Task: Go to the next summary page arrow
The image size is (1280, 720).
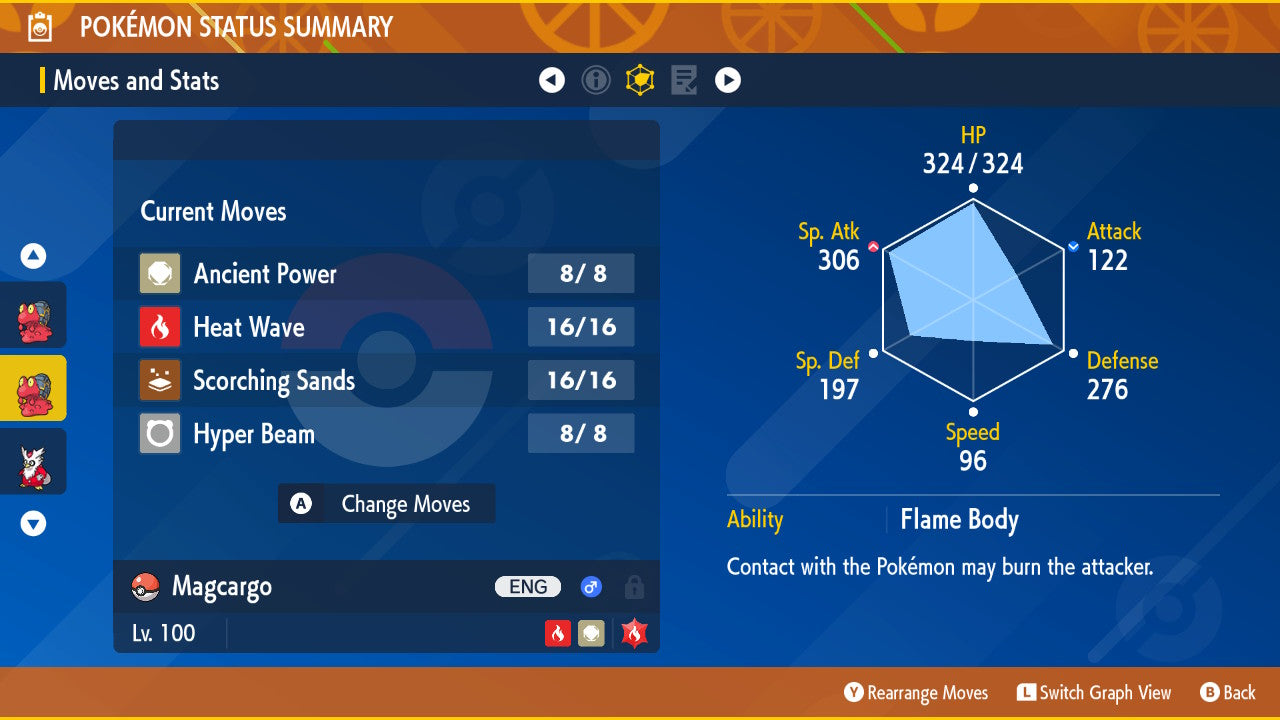Action: coord(728,80)
